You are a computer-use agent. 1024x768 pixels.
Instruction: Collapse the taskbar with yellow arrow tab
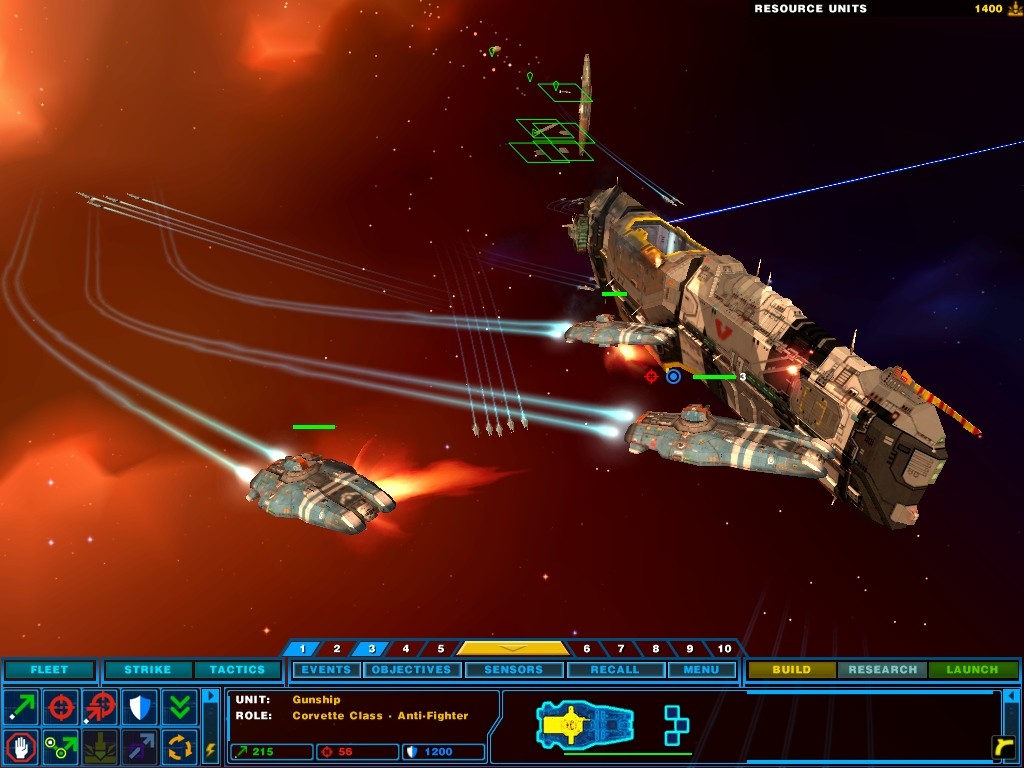pos(512,648)
